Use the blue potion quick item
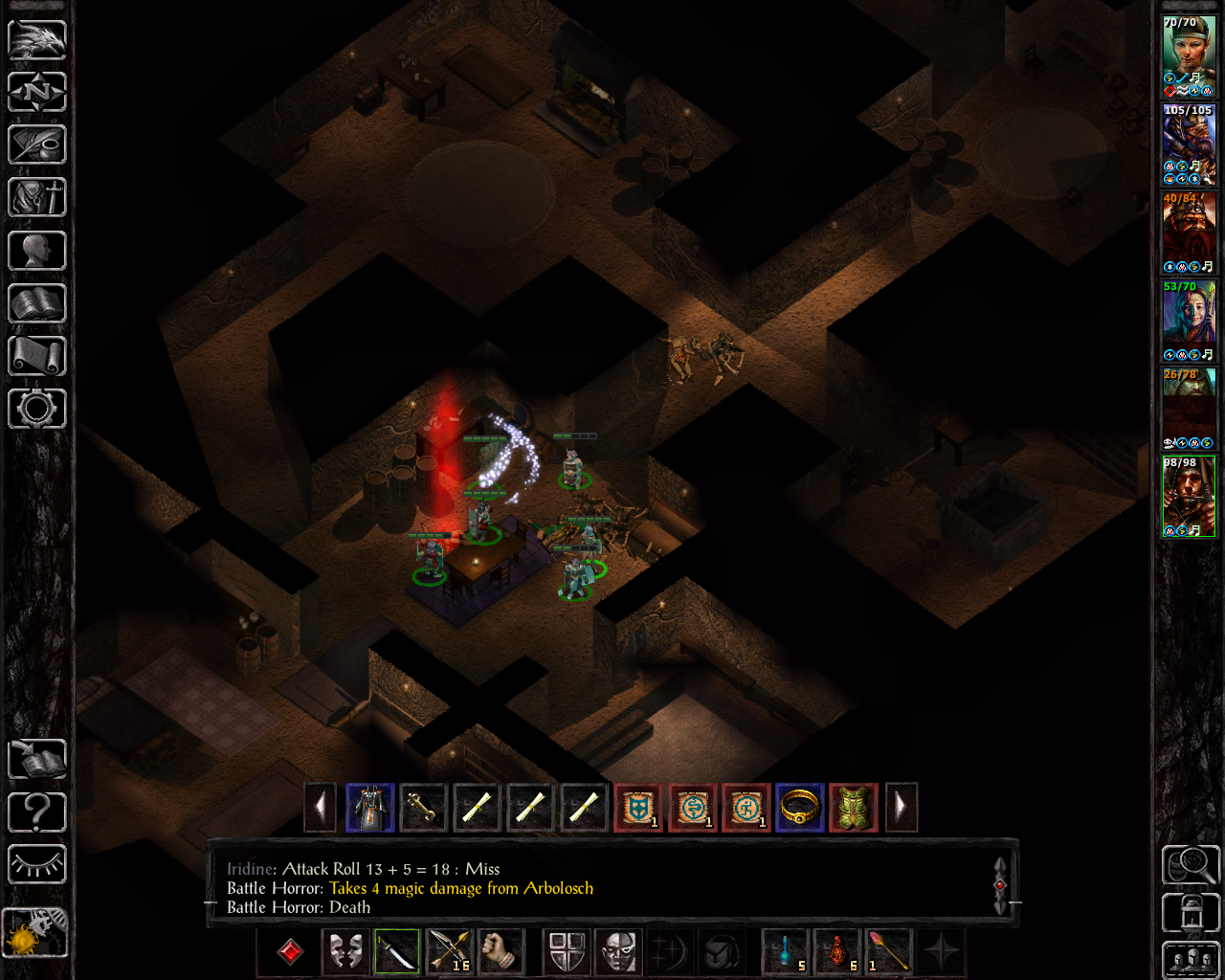The height and width of the screenshot is (980, 1225). 786,952
